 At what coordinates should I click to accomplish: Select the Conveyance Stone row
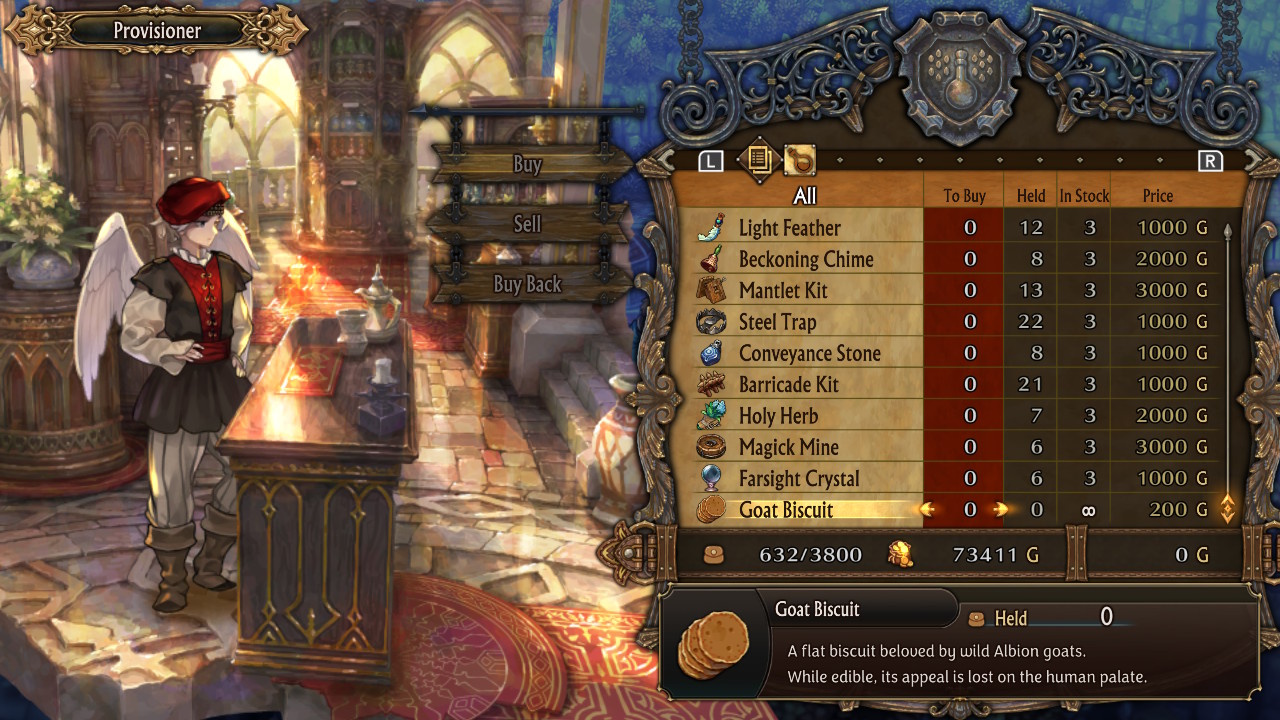[x=809, y=353]
